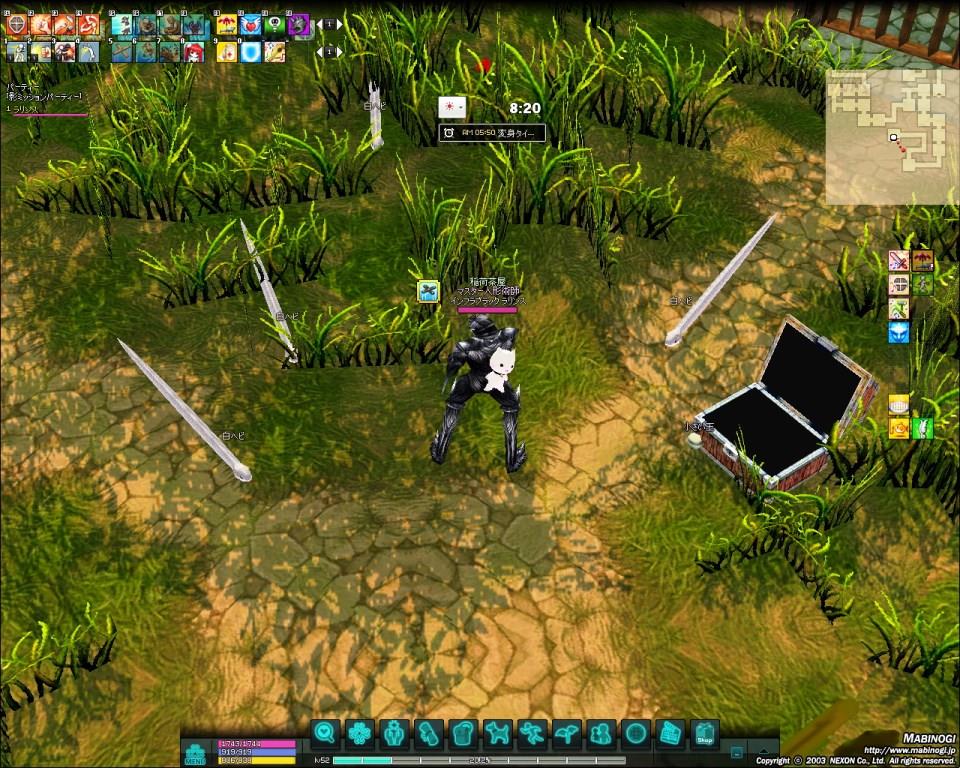Select the clover-shaped toolbar icon
Image resolution: width=960 pixels, height=768 pixels.
pos(359,734)
